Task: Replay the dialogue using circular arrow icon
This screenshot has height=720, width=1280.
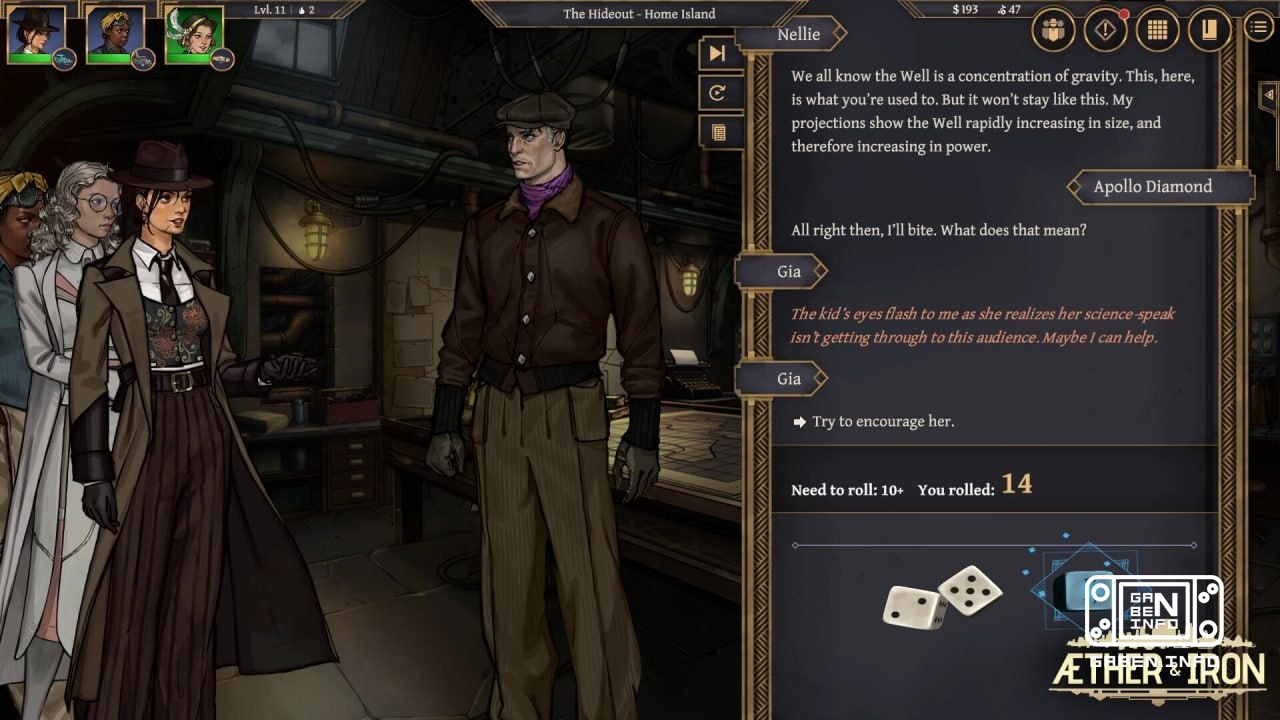Action: pyautogui.click(x=718, y=93)
